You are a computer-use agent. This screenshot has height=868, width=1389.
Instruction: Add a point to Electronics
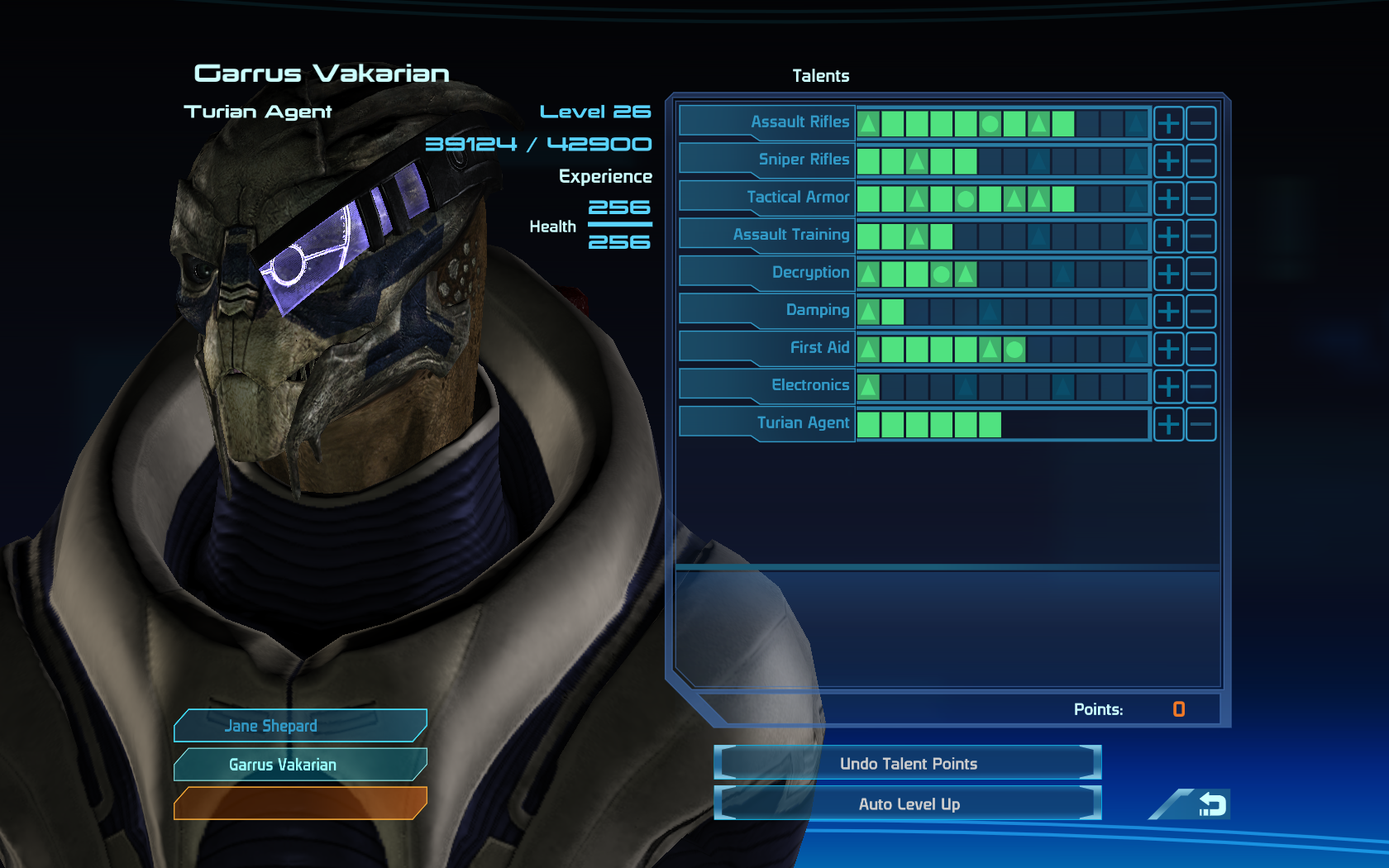[x=1168, y=387]
